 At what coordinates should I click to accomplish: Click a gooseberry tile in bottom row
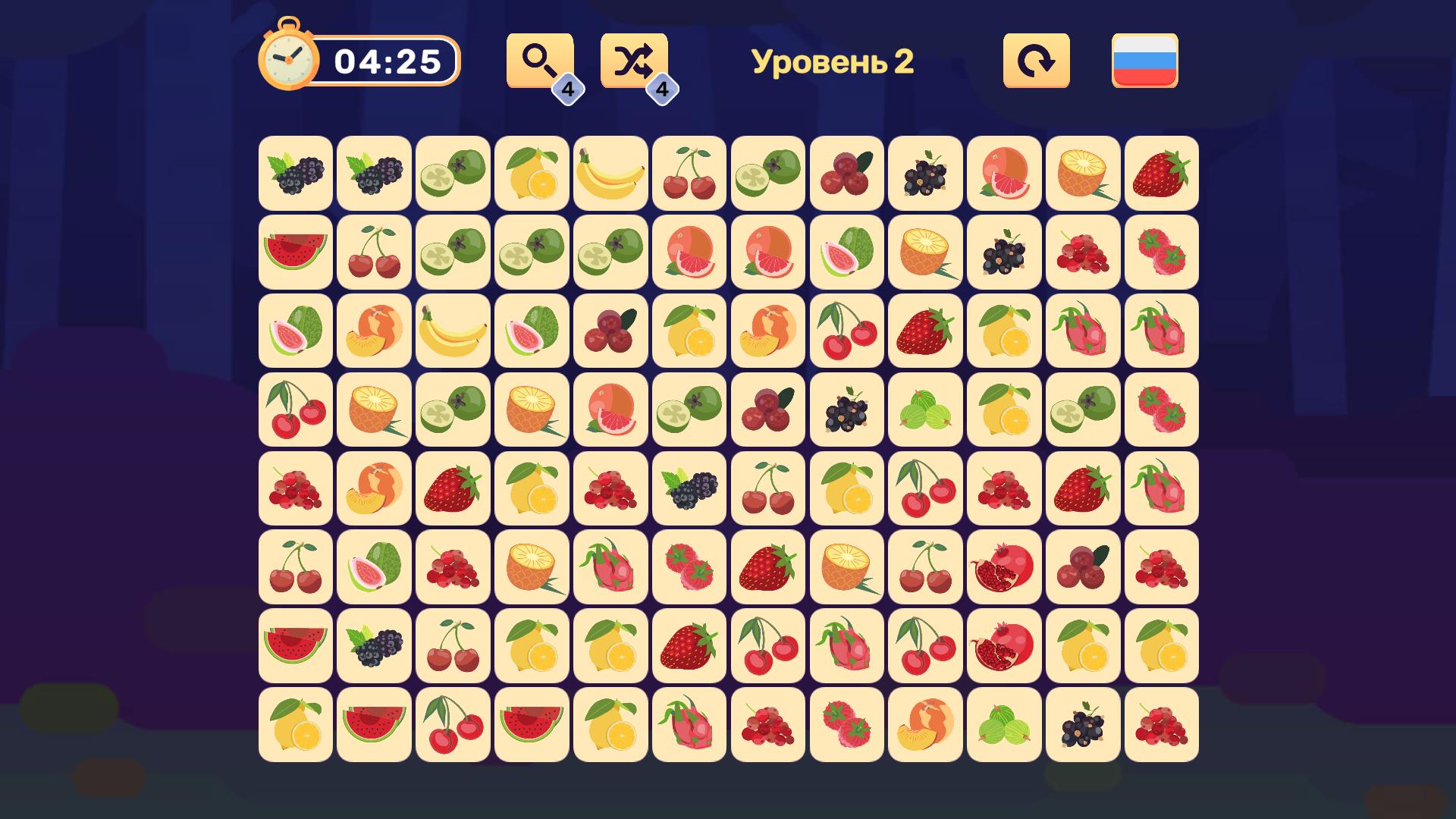[1003, 726]
